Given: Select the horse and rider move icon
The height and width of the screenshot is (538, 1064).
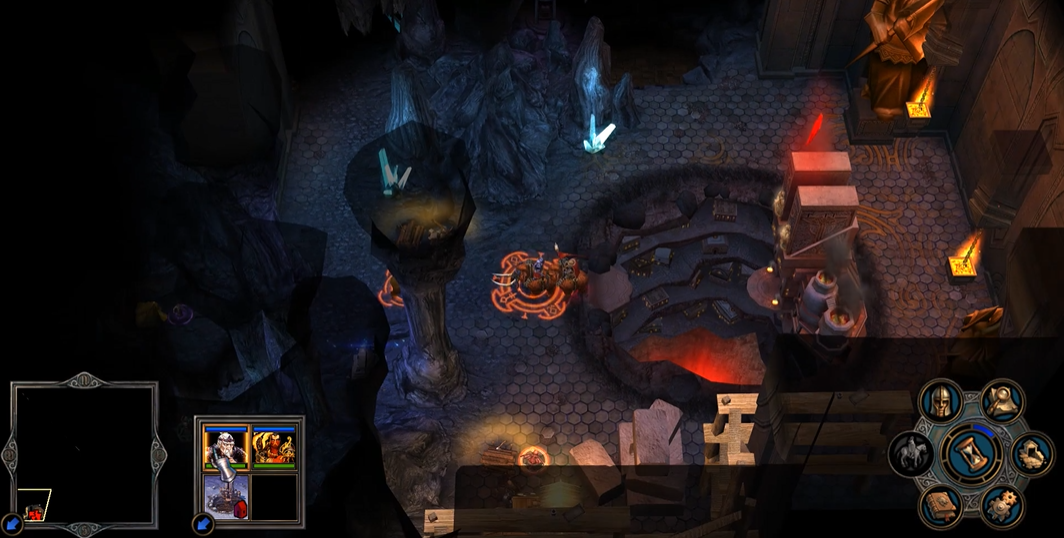Looking at the screenshot, I should tap(910, 455).
